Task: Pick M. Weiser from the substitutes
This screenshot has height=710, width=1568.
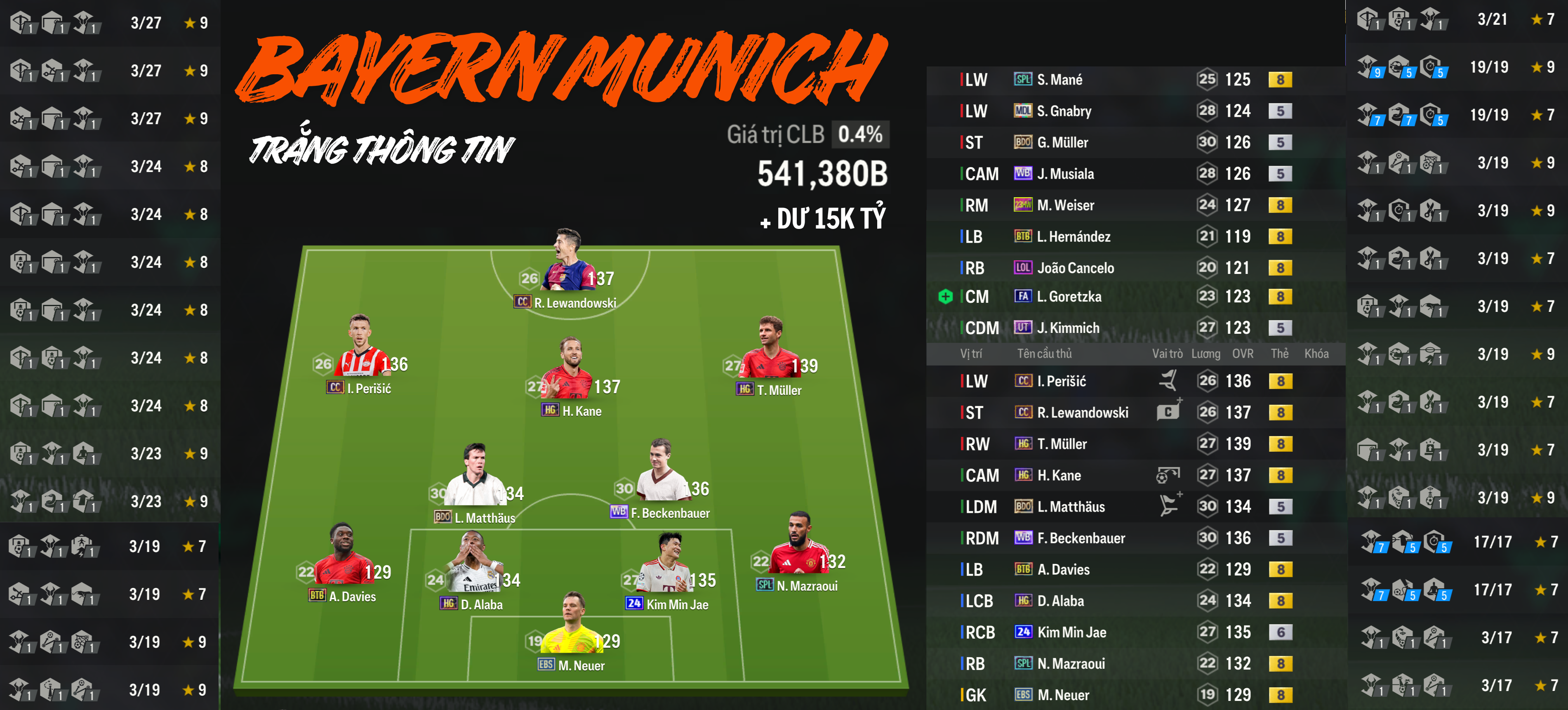Action: (1065, 206)
